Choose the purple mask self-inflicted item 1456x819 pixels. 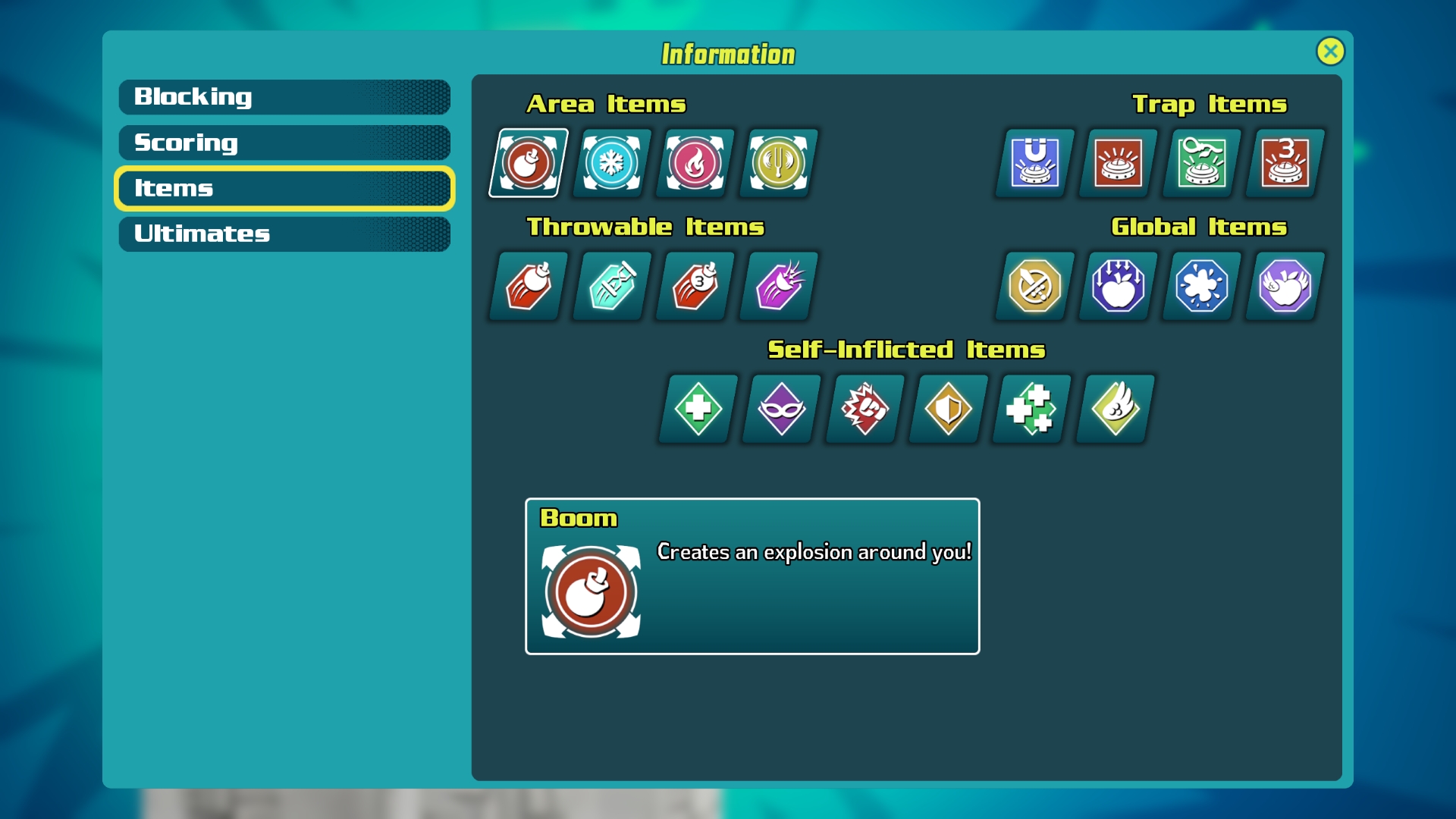(x=781, y=409)
